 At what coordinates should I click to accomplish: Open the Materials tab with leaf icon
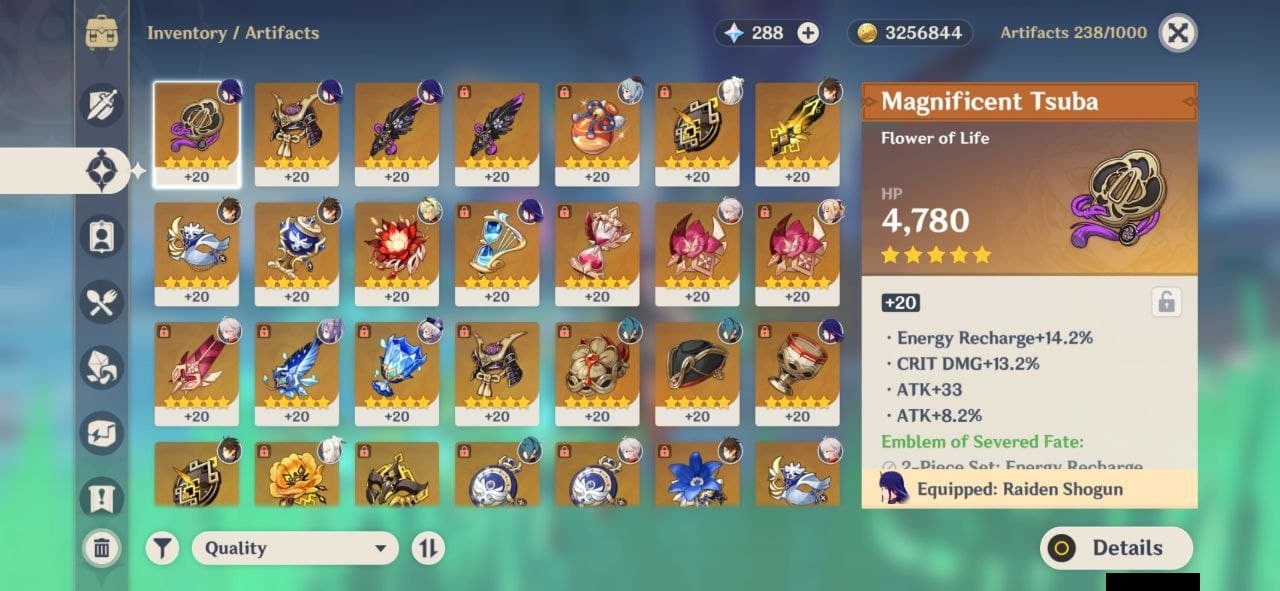coord(102,368)
